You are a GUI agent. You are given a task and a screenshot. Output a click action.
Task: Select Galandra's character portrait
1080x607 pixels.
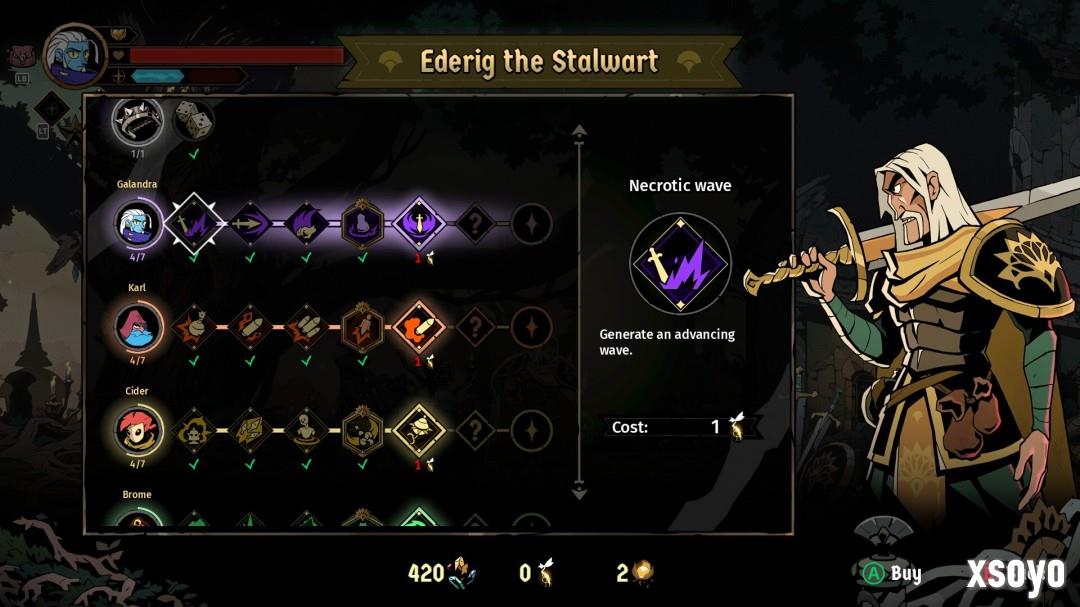(x=137, y=222)
